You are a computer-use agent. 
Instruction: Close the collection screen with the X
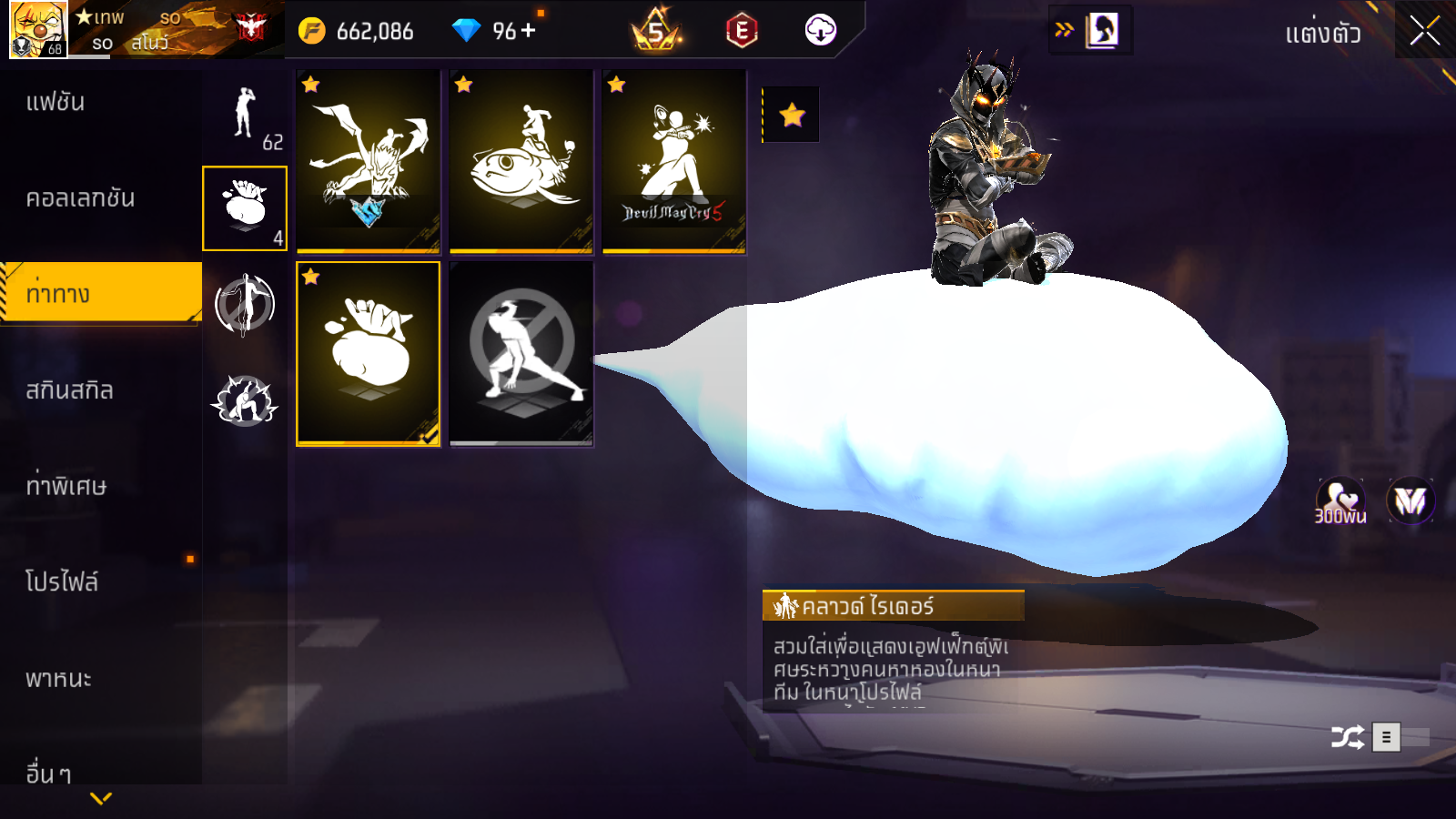point(1424,31)
